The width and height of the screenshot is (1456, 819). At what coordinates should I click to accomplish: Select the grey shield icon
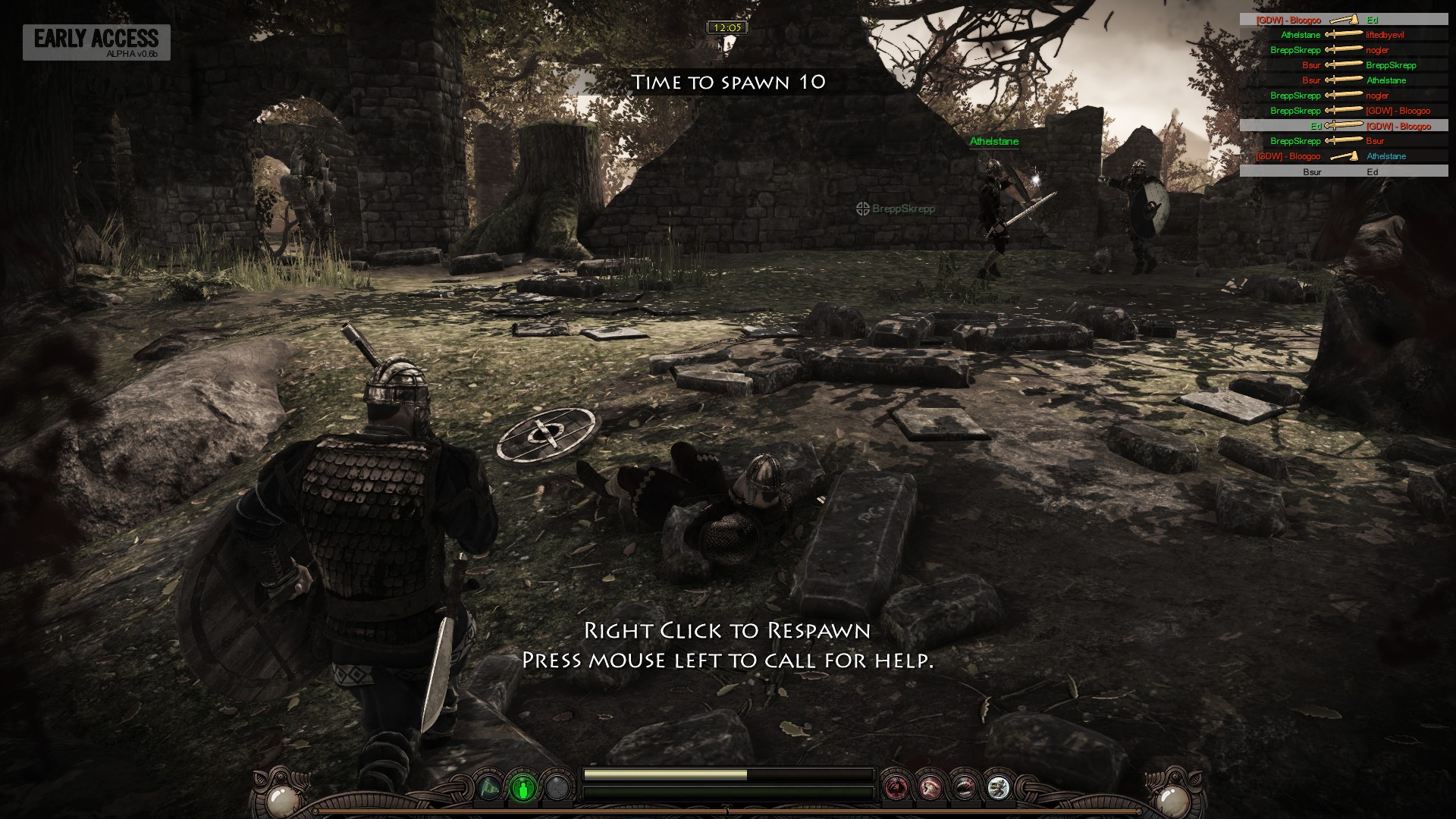coord(557,788)
